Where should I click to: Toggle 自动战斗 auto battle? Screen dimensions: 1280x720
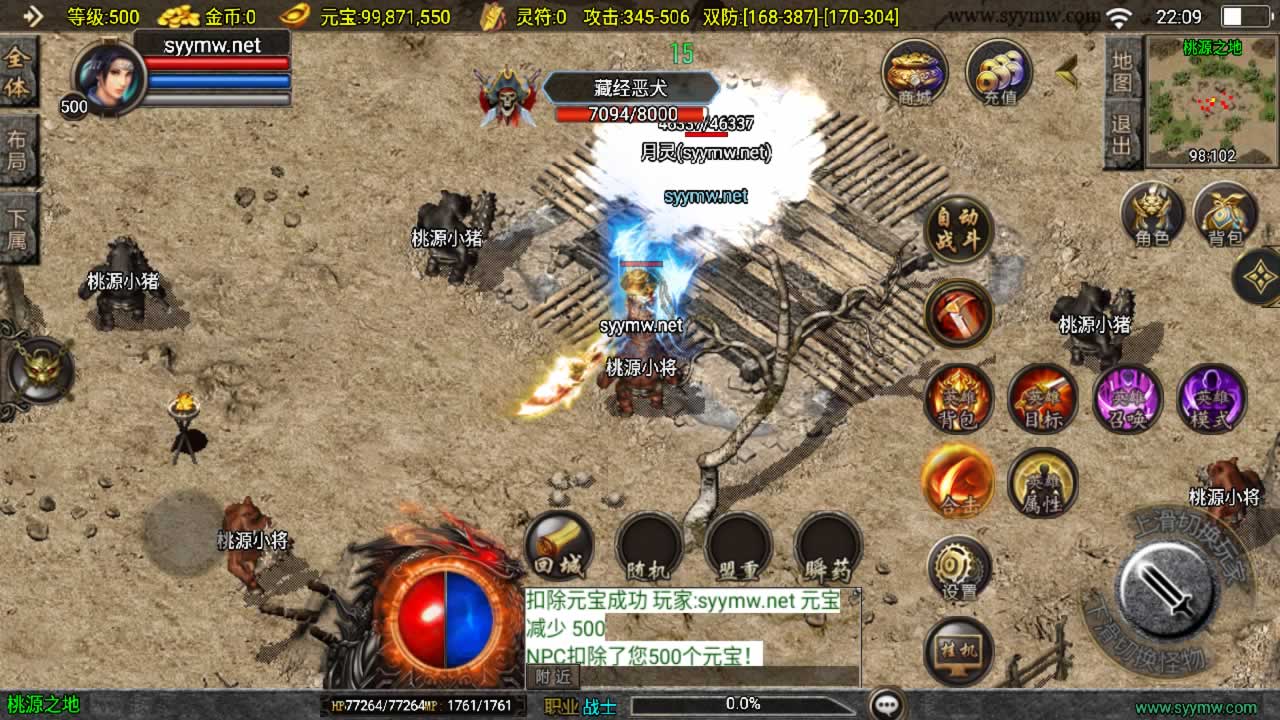[x=958, y=229]
